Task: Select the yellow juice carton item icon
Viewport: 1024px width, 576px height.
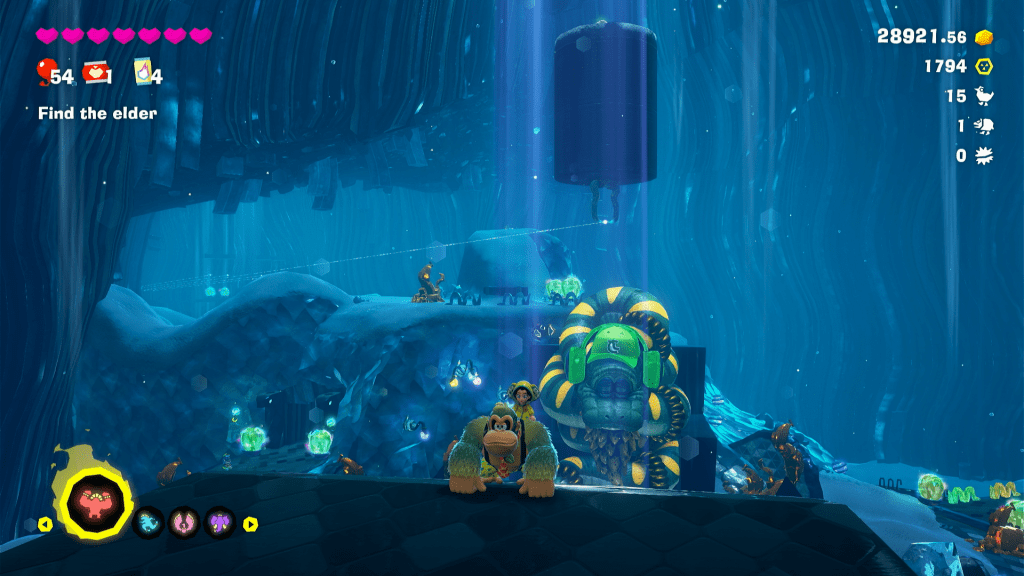Action: 143,72
